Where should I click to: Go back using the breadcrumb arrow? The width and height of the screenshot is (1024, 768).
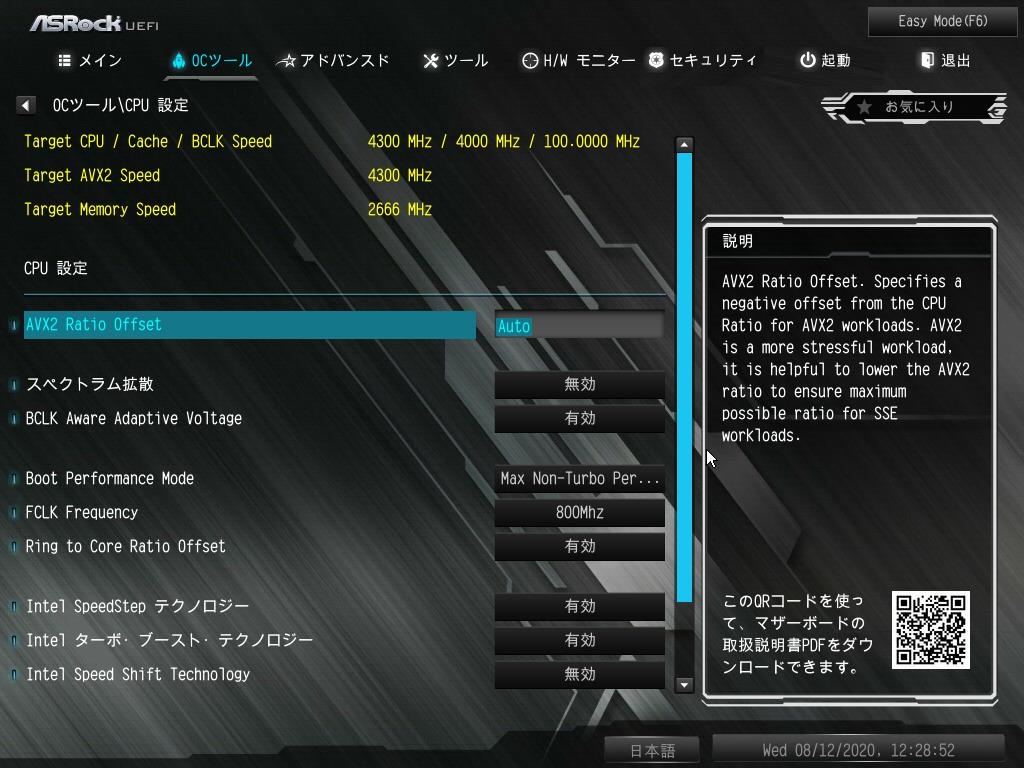click(27, 105)
